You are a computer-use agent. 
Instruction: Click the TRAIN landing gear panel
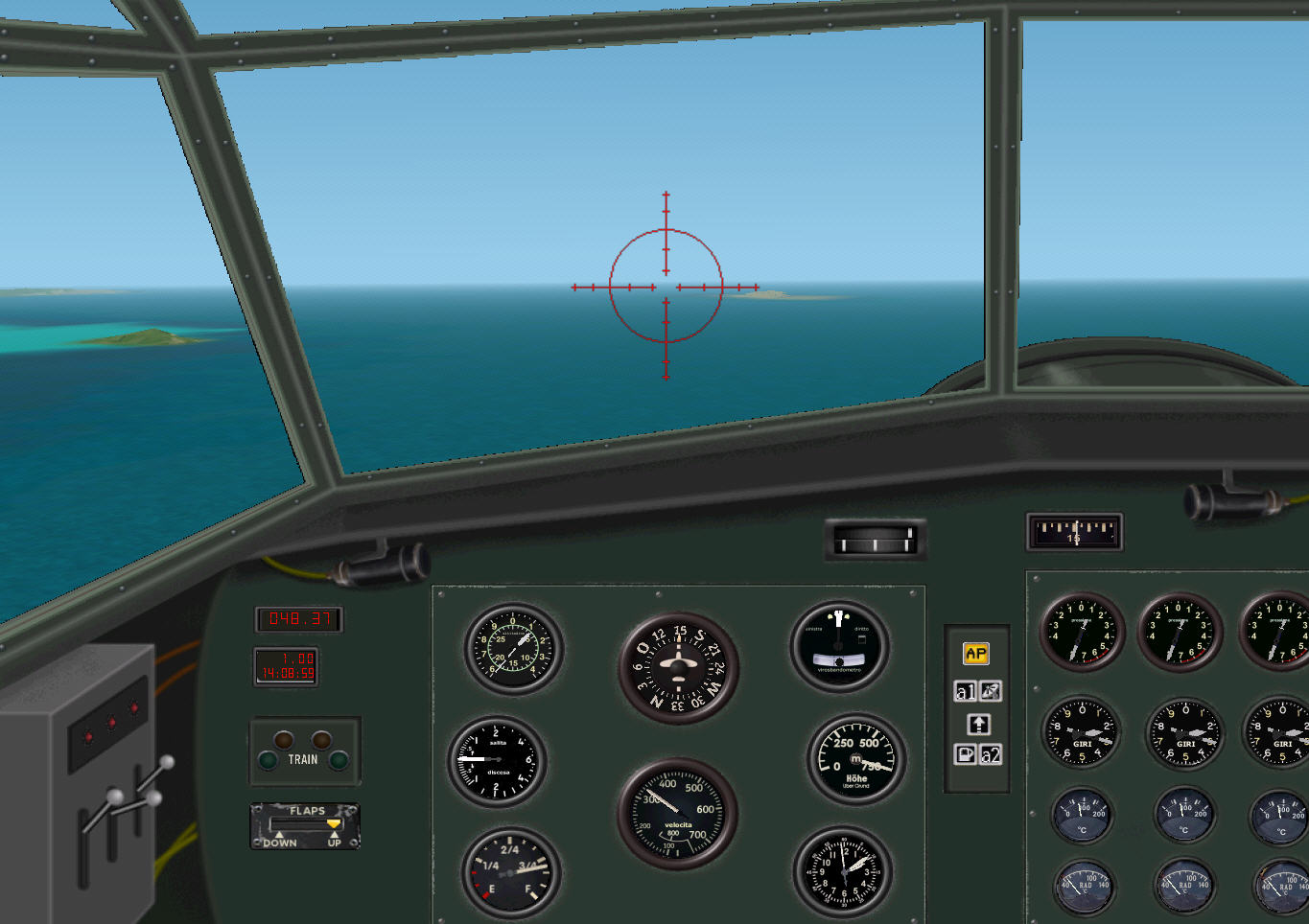pyautogui.click(x=304, y=751)
